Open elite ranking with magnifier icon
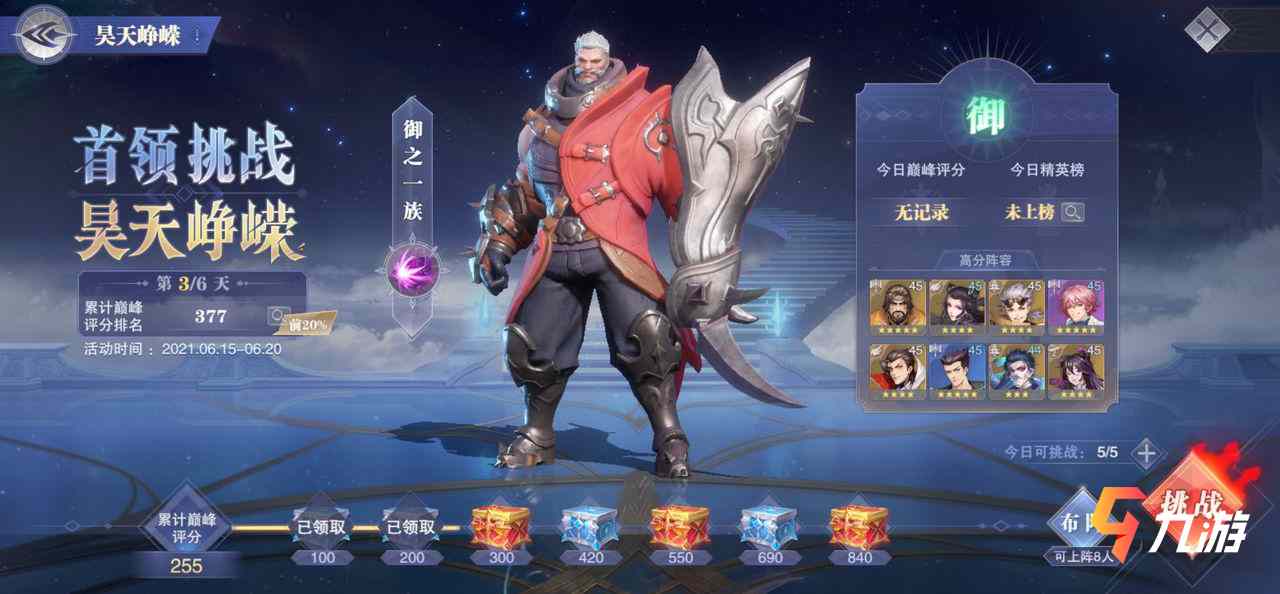The height and width of the screenshot is (594, 1280). click(1073, 212)
